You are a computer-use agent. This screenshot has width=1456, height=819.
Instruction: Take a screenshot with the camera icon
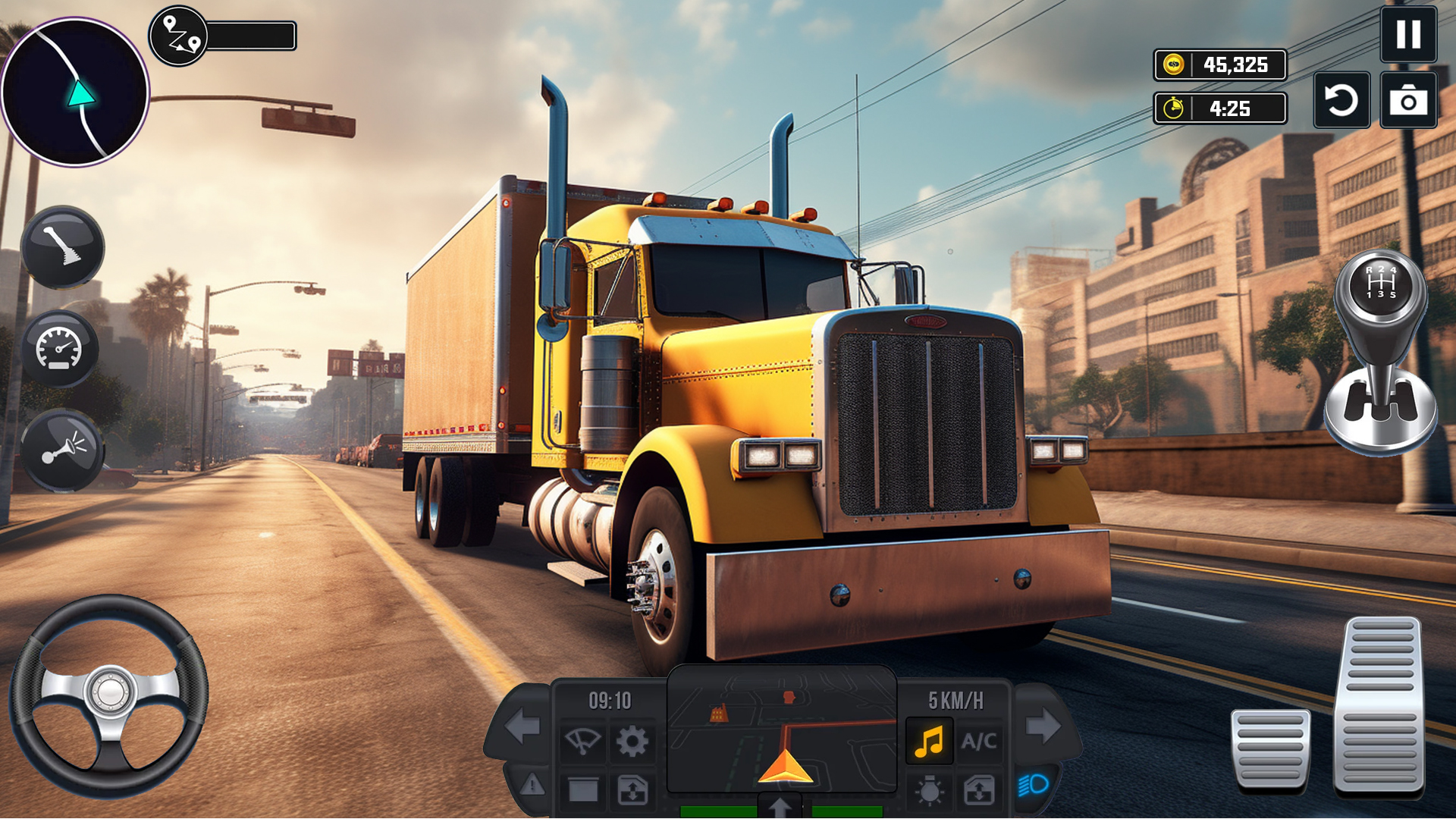coord(1409,101)
